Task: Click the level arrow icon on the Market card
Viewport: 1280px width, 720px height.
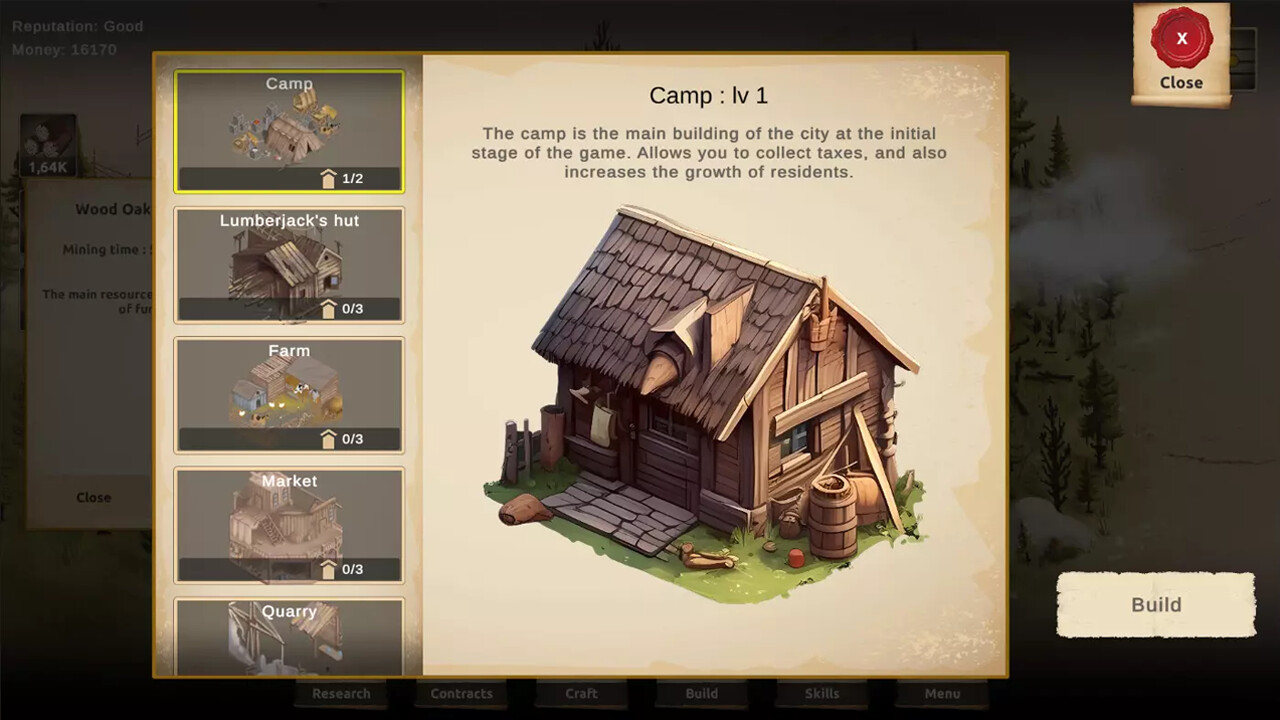Action: point(328,568)
